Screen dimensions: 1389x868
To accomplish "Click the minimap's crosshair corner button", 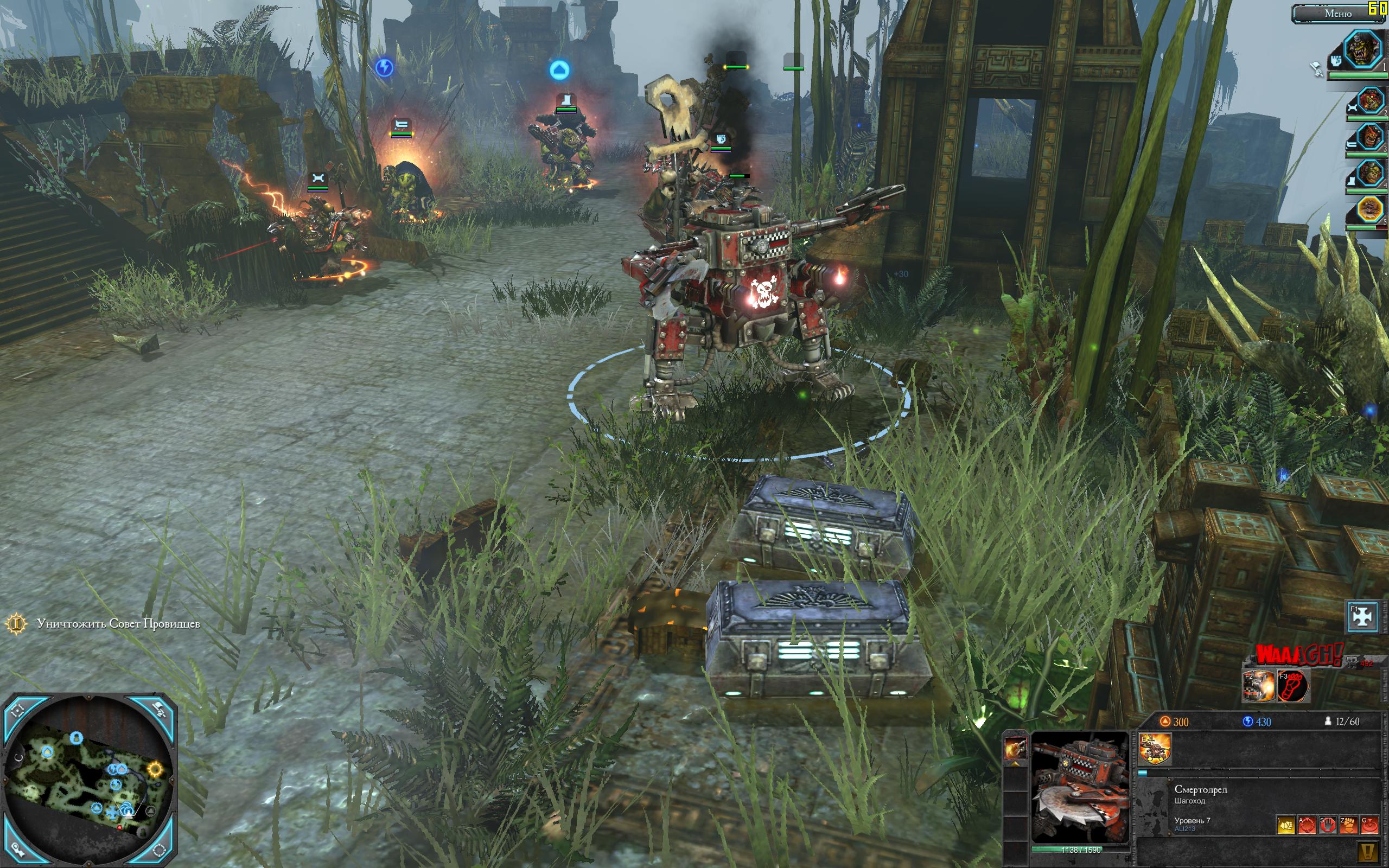I will (17, 712).
